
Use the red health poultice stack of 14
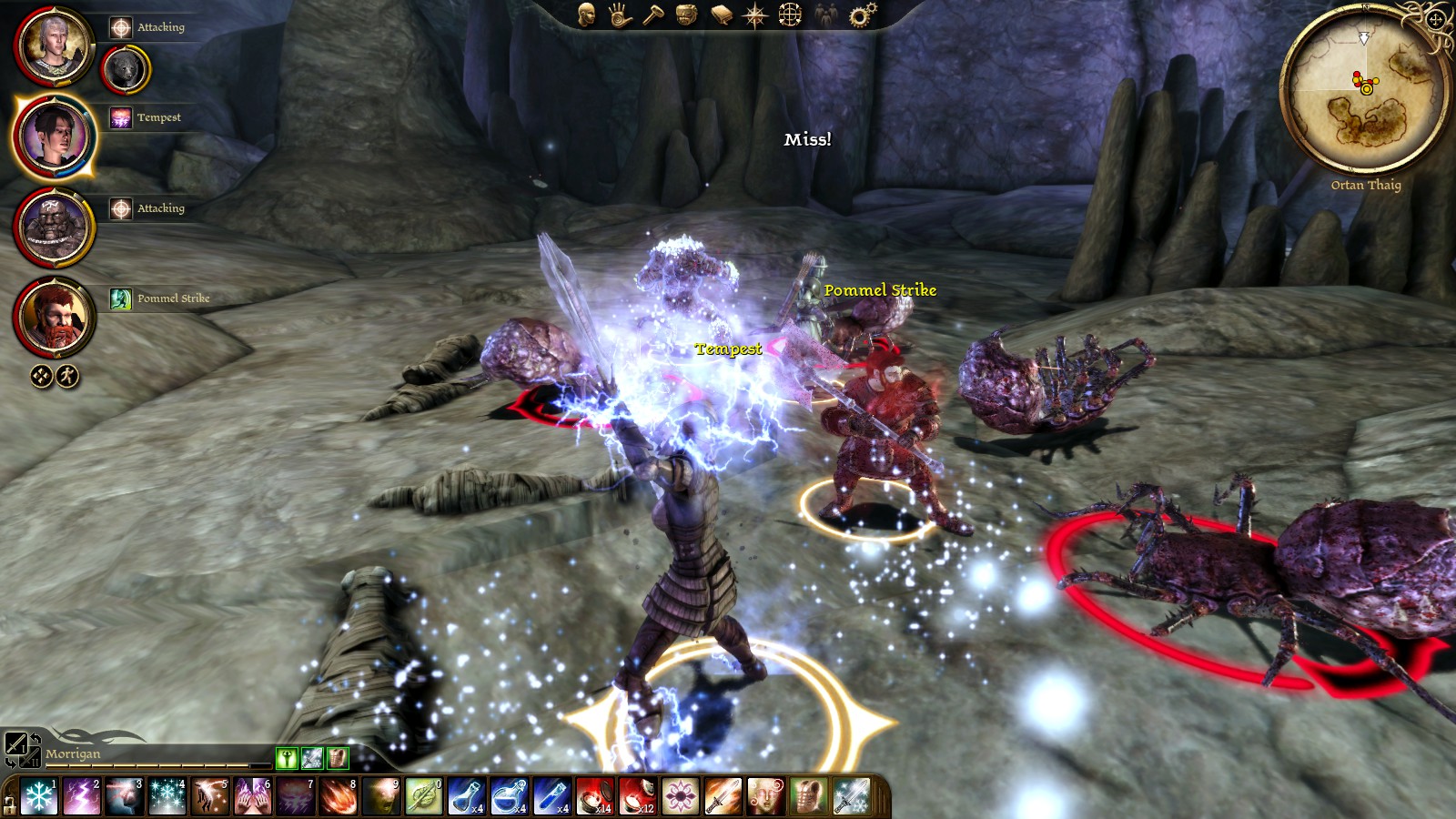[593, 797]
